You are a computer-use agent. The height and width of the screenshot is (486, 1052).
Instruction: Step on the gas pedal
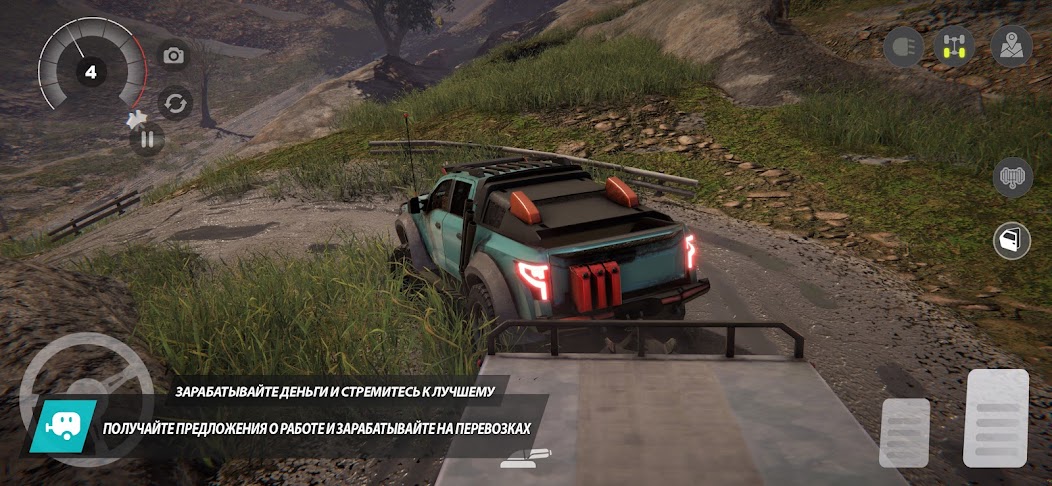(x=995, y=418)
